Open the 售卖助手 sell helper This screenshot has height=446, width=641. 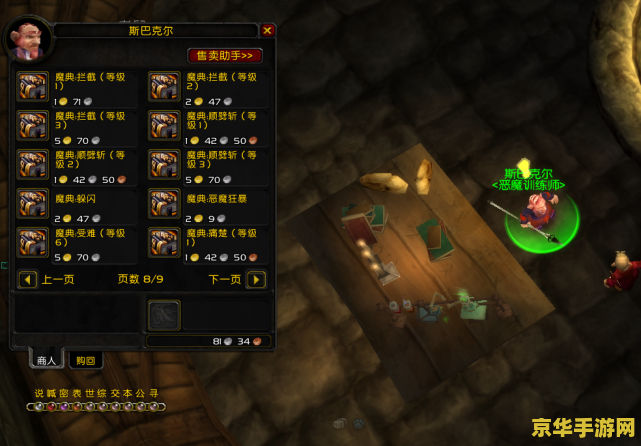[224, 56]
